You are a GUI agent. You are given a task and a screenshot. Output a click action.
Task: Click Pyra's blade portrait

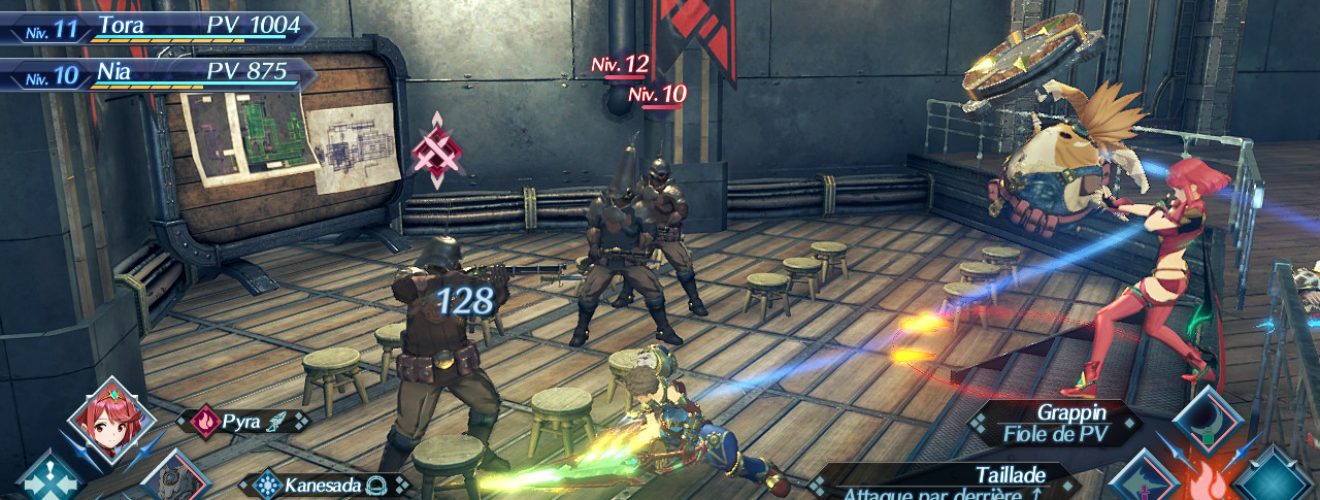point(110,420)
